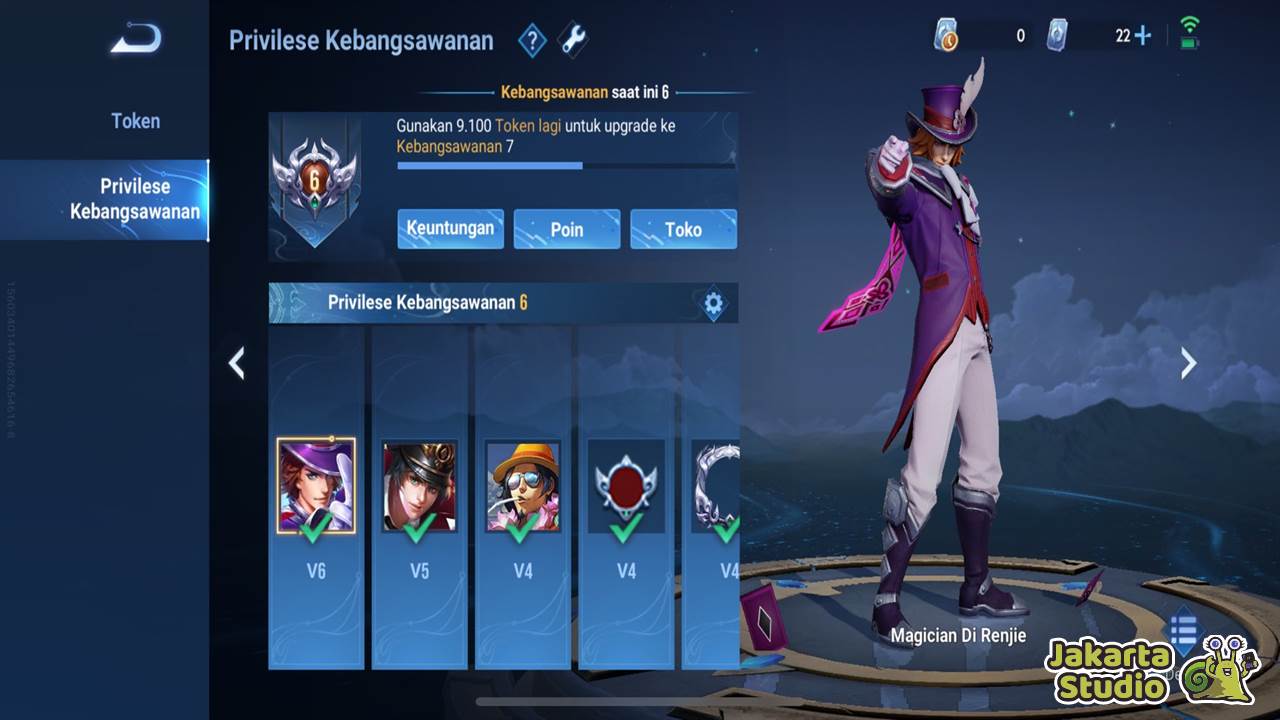The width and height of the screenshot is (1280, 720).
Task: Click the wrench settings icon beside Privilese Kebangsawanan
Action: [572, 40]
